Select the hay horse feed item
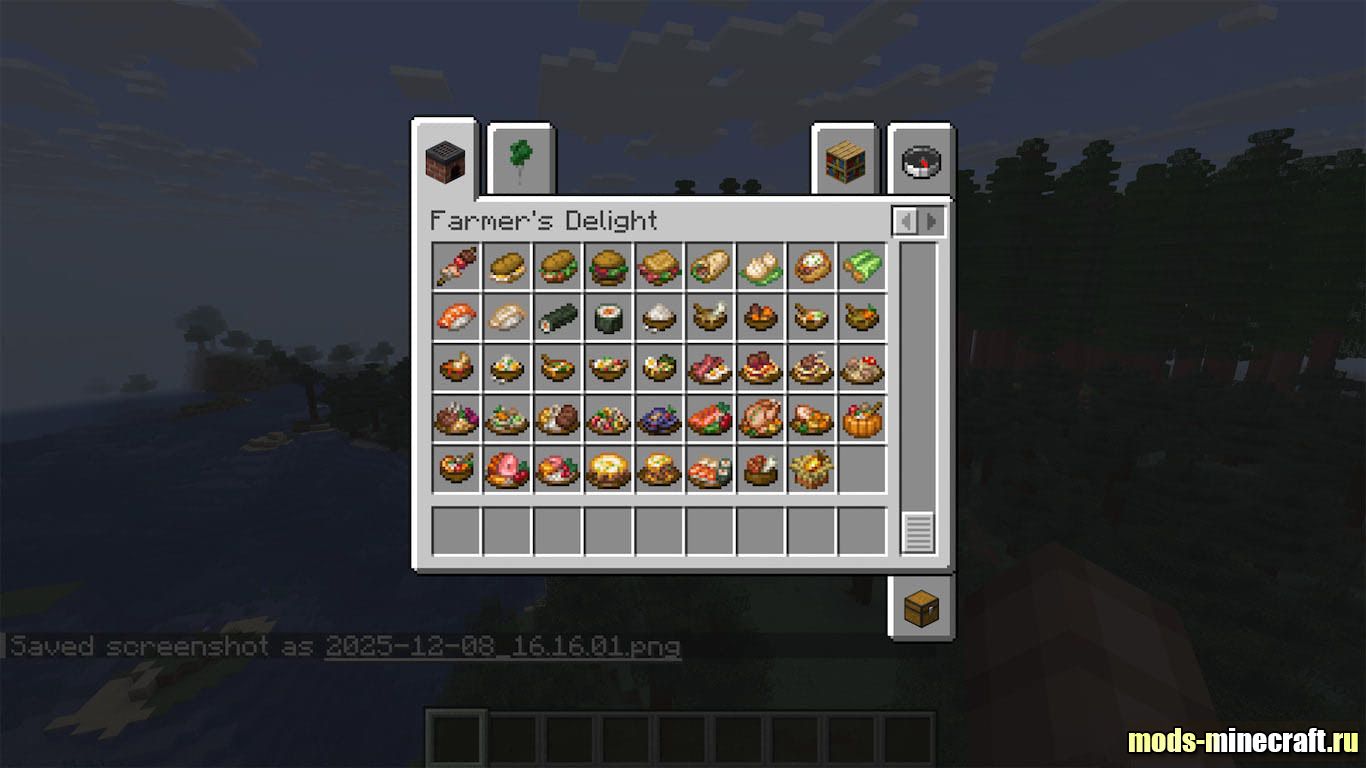 [x=811, y=469]
